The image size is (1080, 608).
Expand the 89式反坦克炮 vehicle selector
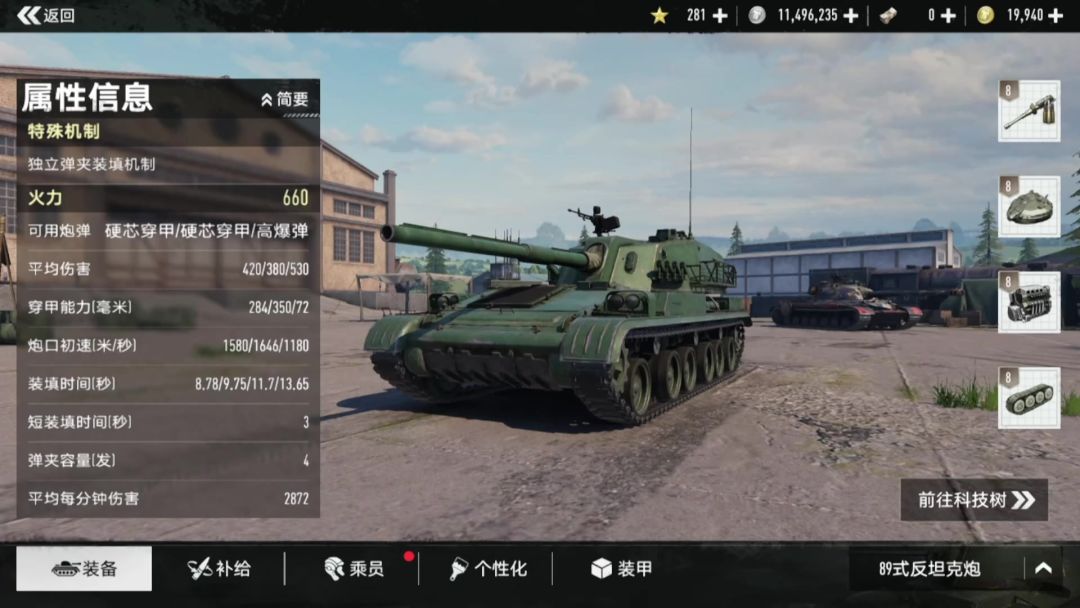[x=1043, y=568]
